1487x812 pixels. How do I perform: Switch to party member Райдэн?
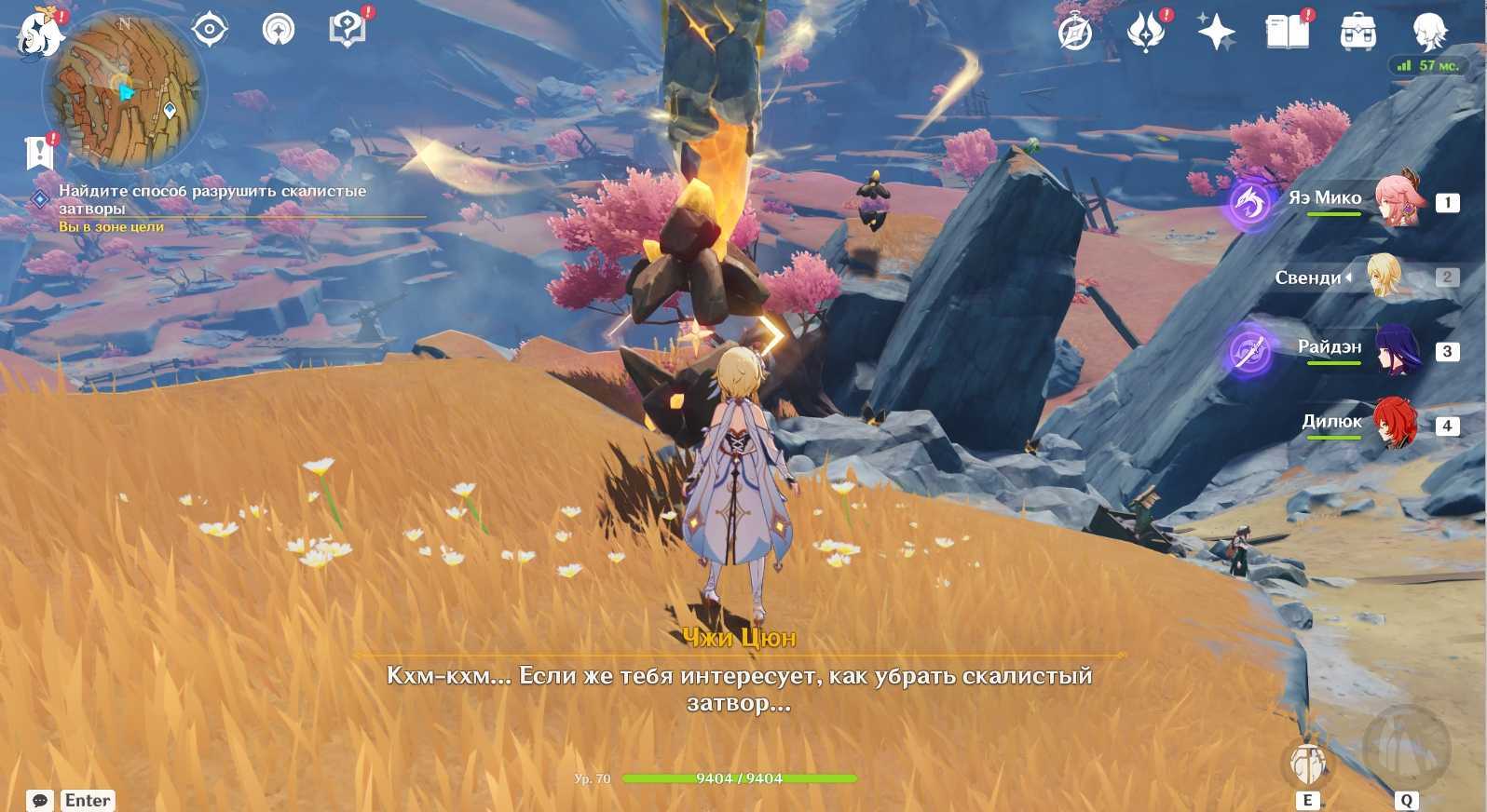pyautogui.click(x=1396, y=350)
